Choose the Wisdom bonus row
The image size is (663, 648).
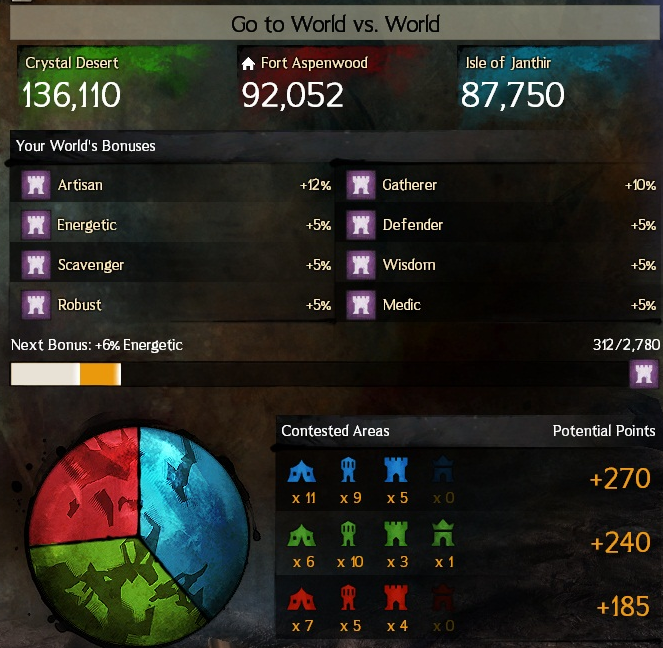click(x=500, y=265)
